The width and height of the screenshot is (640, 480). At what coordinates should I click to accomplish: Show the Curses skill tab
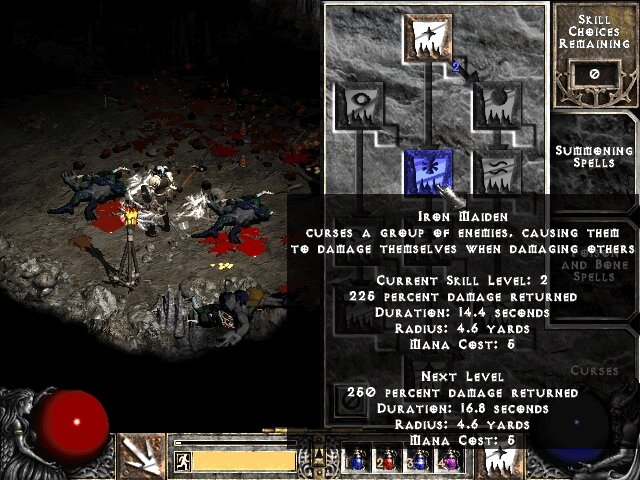coord(594,370)
